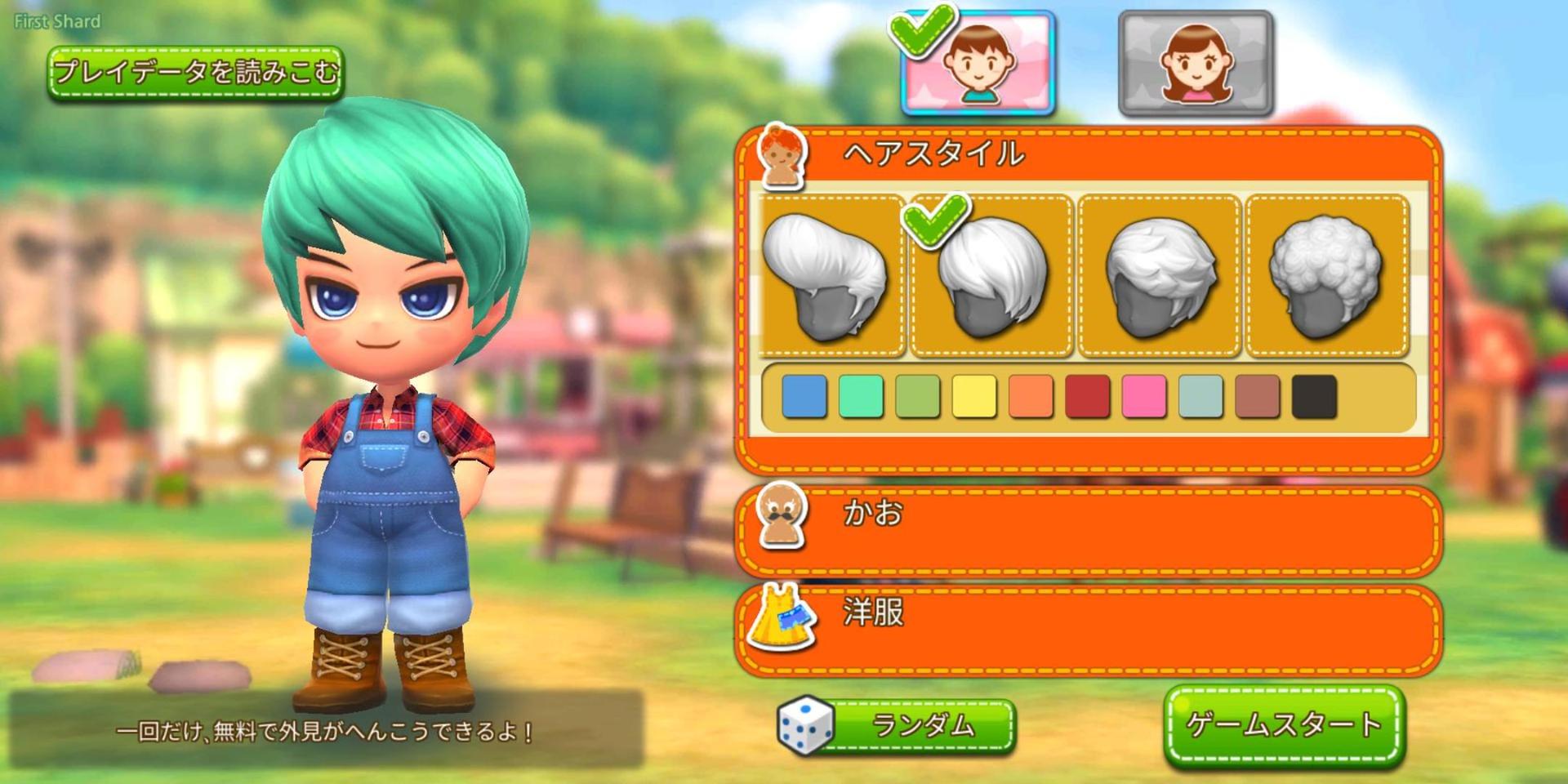Select the boy character gender
The height and width of the screenshot is (784, 1568).
pos(978,64)
